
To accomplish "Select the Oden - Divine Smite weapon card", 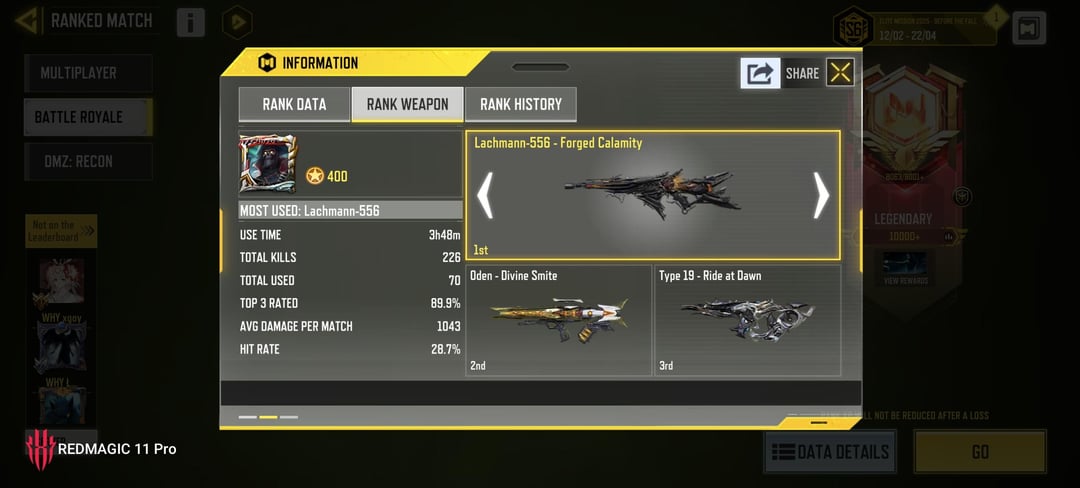I will (x=559, y=320).
